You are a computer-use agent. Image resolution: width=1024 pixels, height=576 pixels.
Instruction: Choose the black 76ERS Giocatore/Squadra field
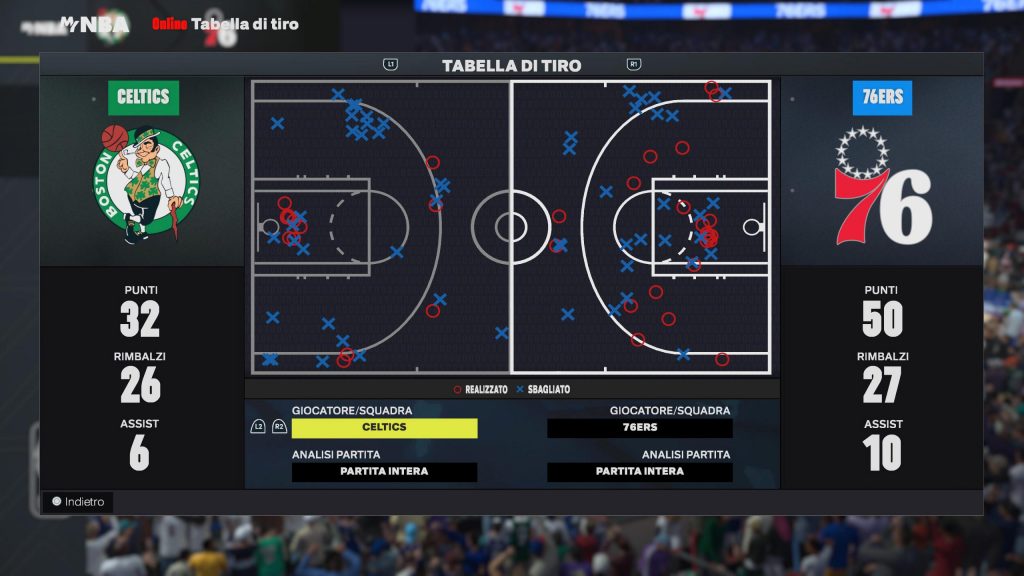(640, 428)
